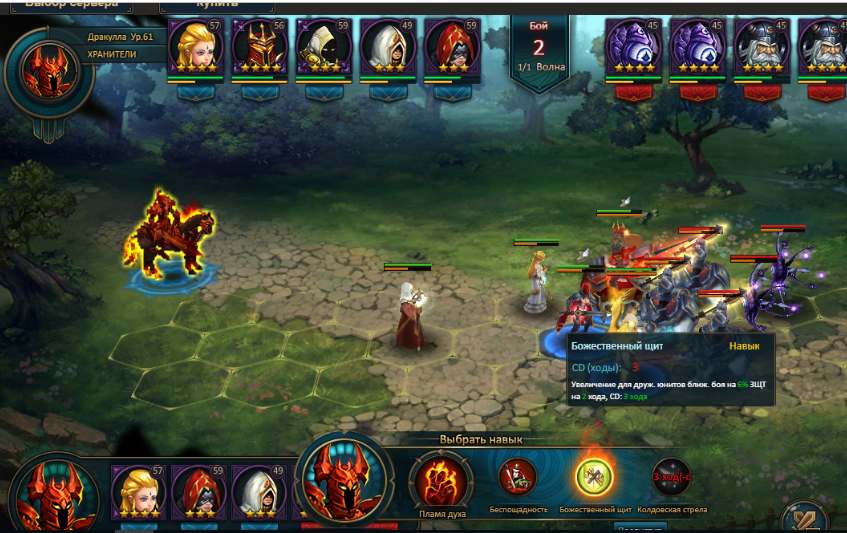The width and height of the screenshot is (847, 533).
Task: Choose the red-hooded hero in bottom turn queue
Action: click(x=198, y=493)
